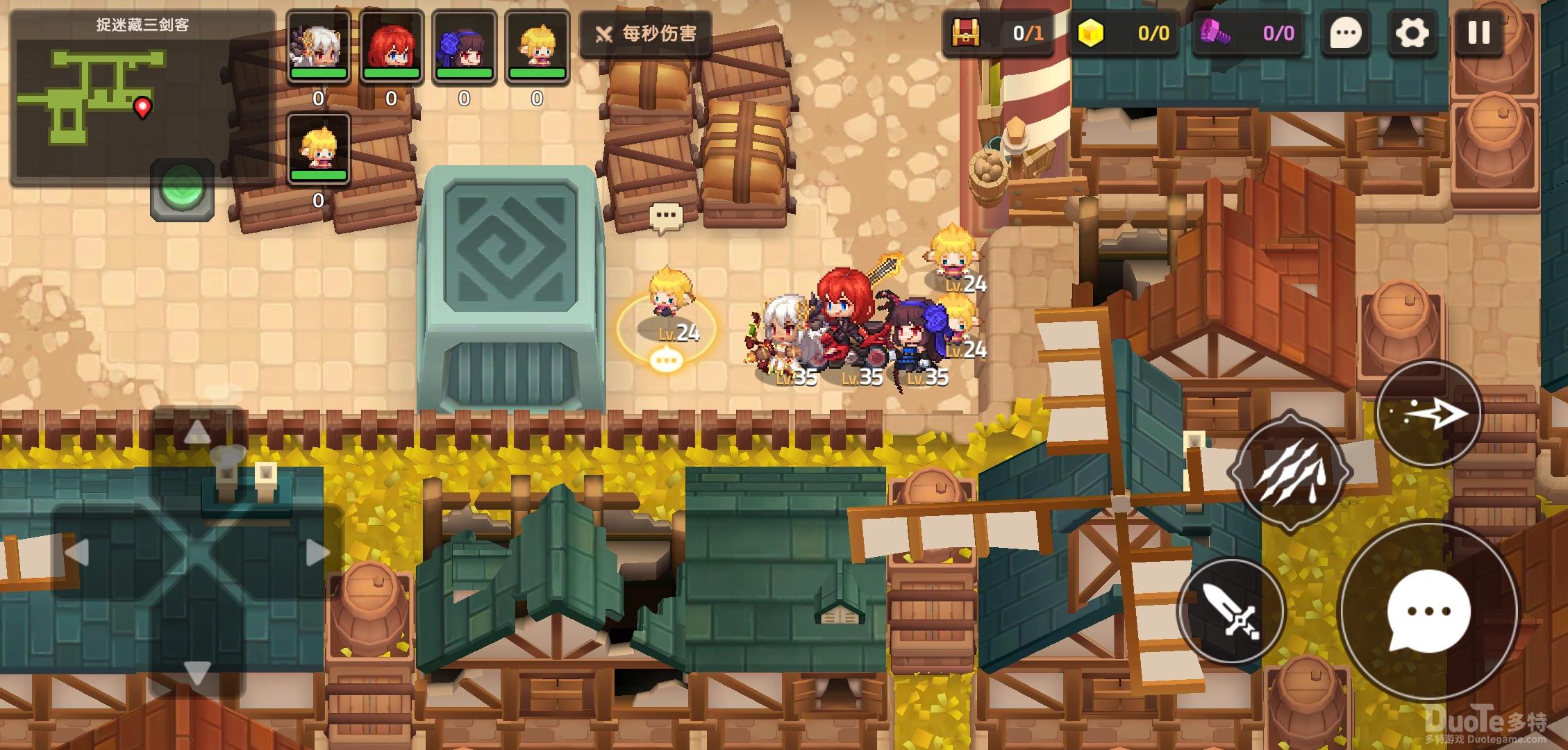Viewport: 1568px width, 750px height.
Task: Activate the dash arrow skill
Action: click(x=1428, y=415)
